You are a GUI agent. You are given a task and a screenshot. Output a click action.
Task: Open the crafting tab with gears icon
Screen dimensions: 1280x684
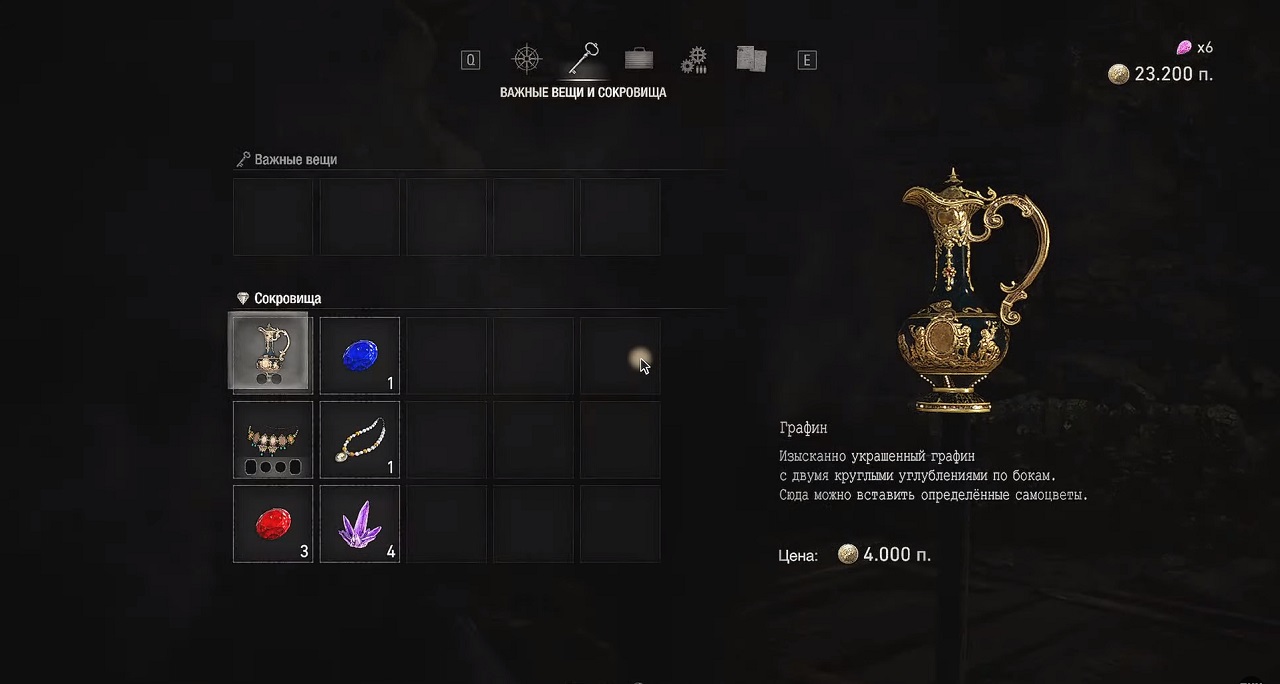pyautogui.click(x=694, y=60)
